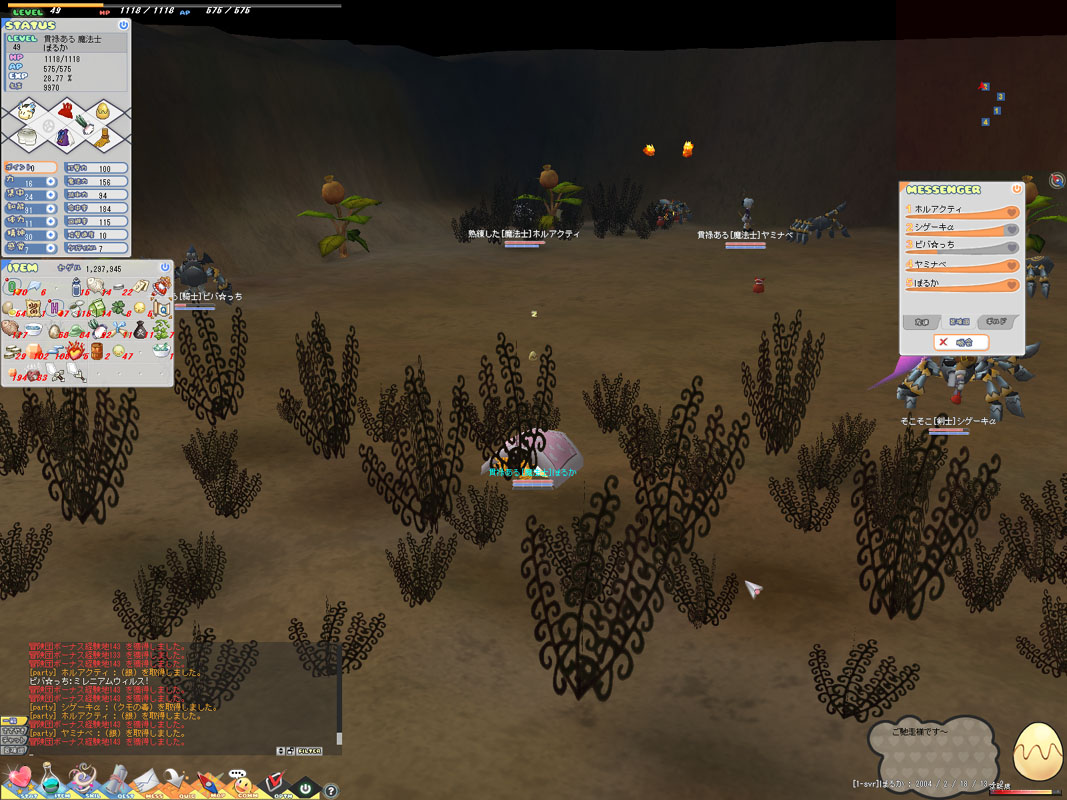Close the ITEM inventory window

click(167, 268)
